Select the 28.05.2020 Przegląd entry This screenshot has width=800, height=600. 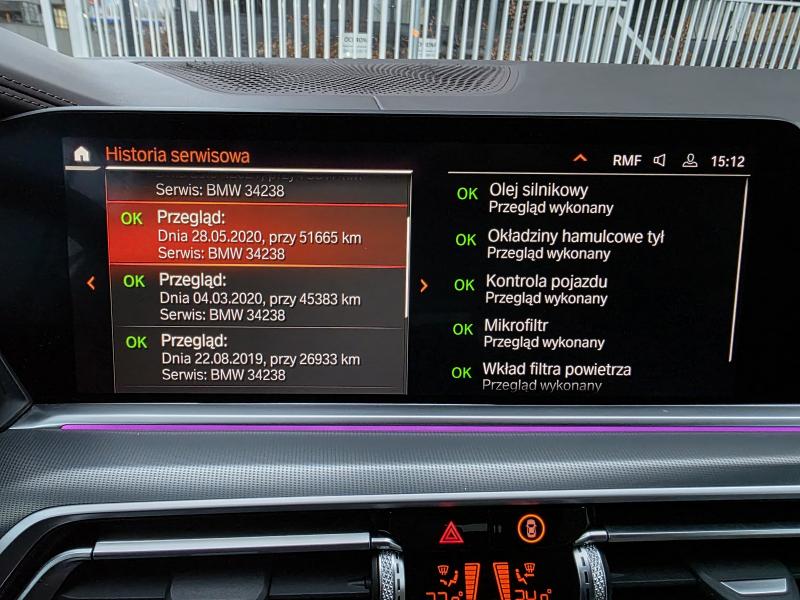click(258, 236)
